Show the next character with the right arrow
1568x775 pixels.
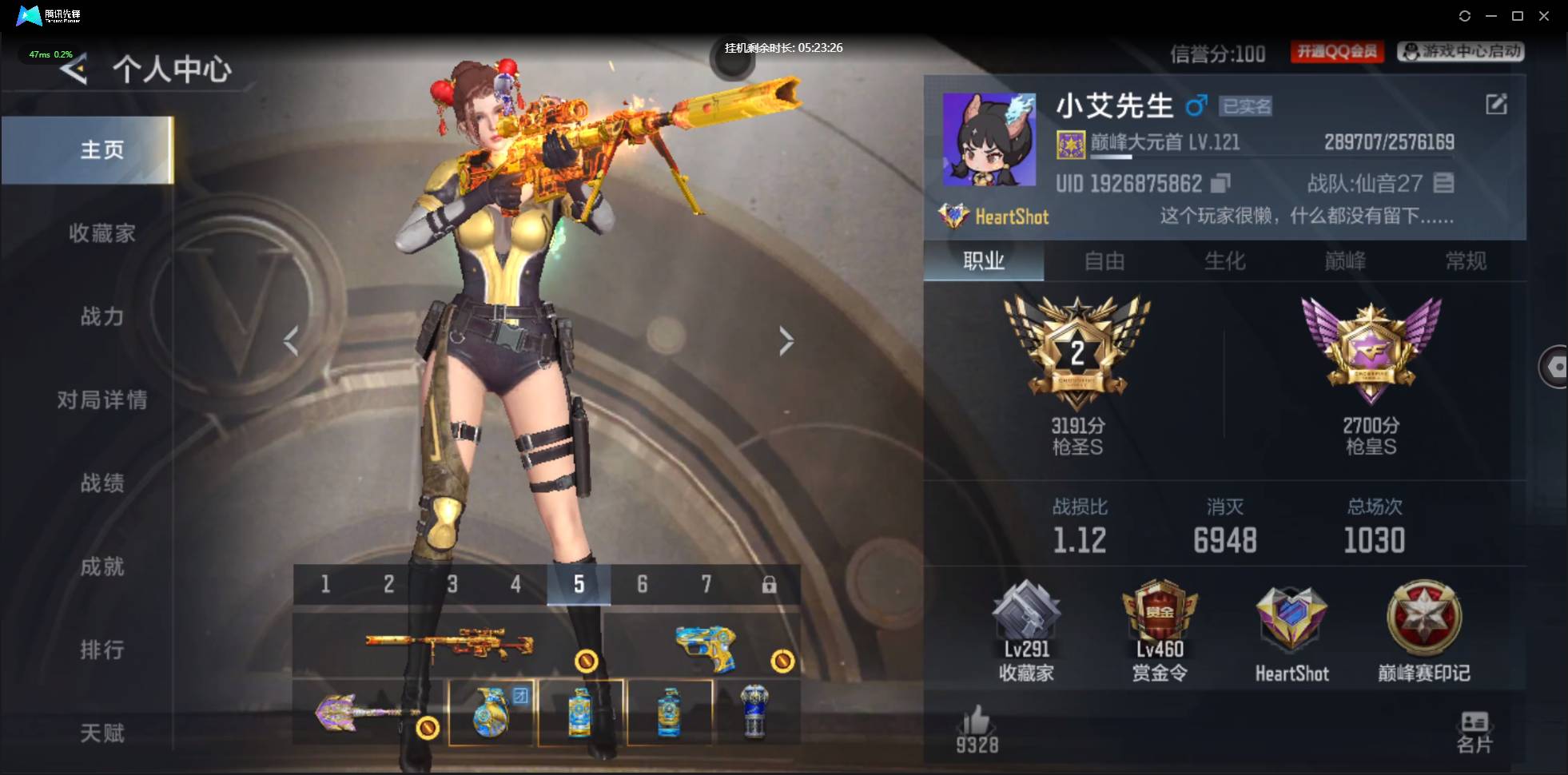(786, 341)
